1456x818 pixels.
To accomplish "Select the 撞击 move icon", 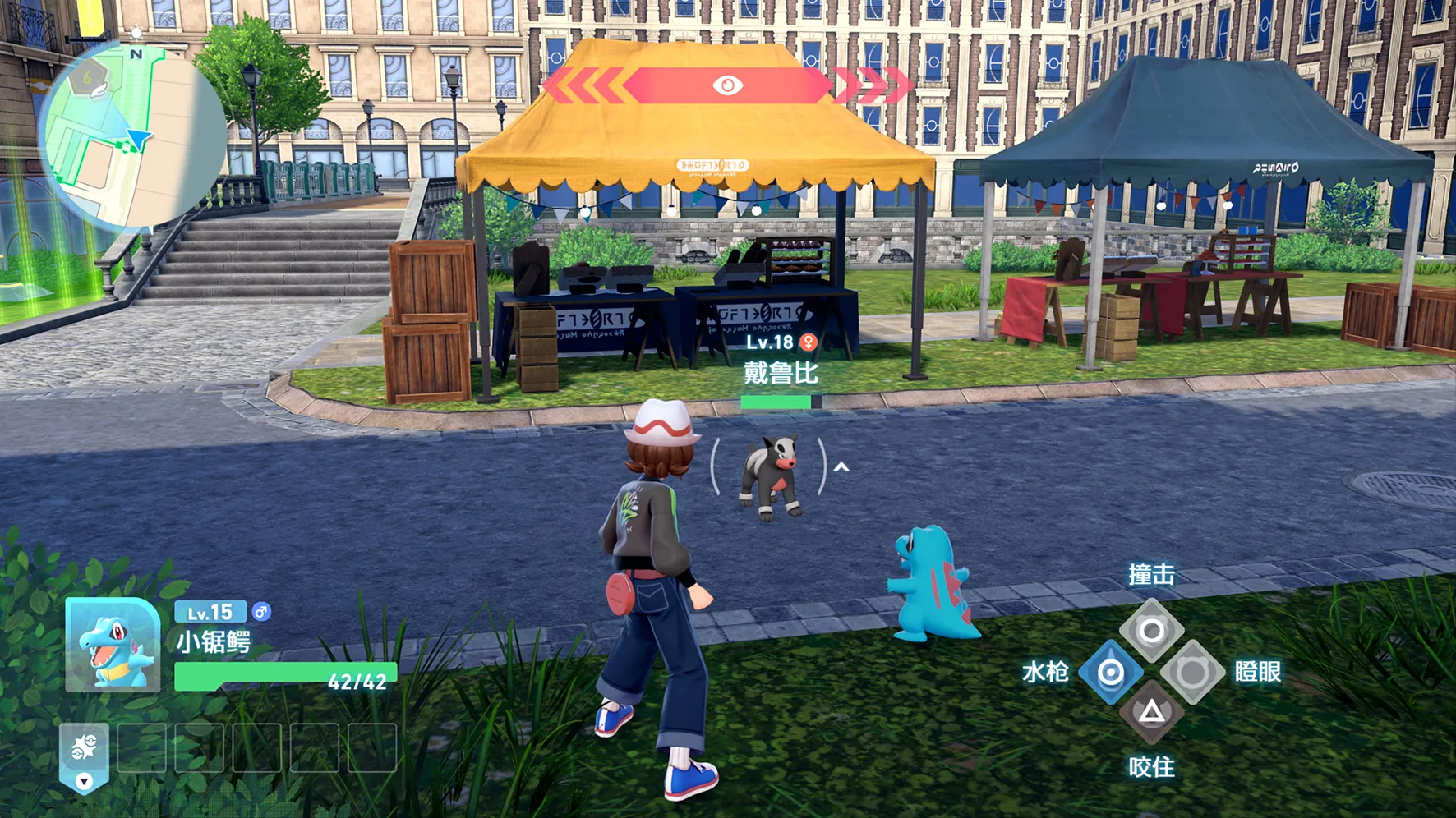I will tap(1151, 631).
